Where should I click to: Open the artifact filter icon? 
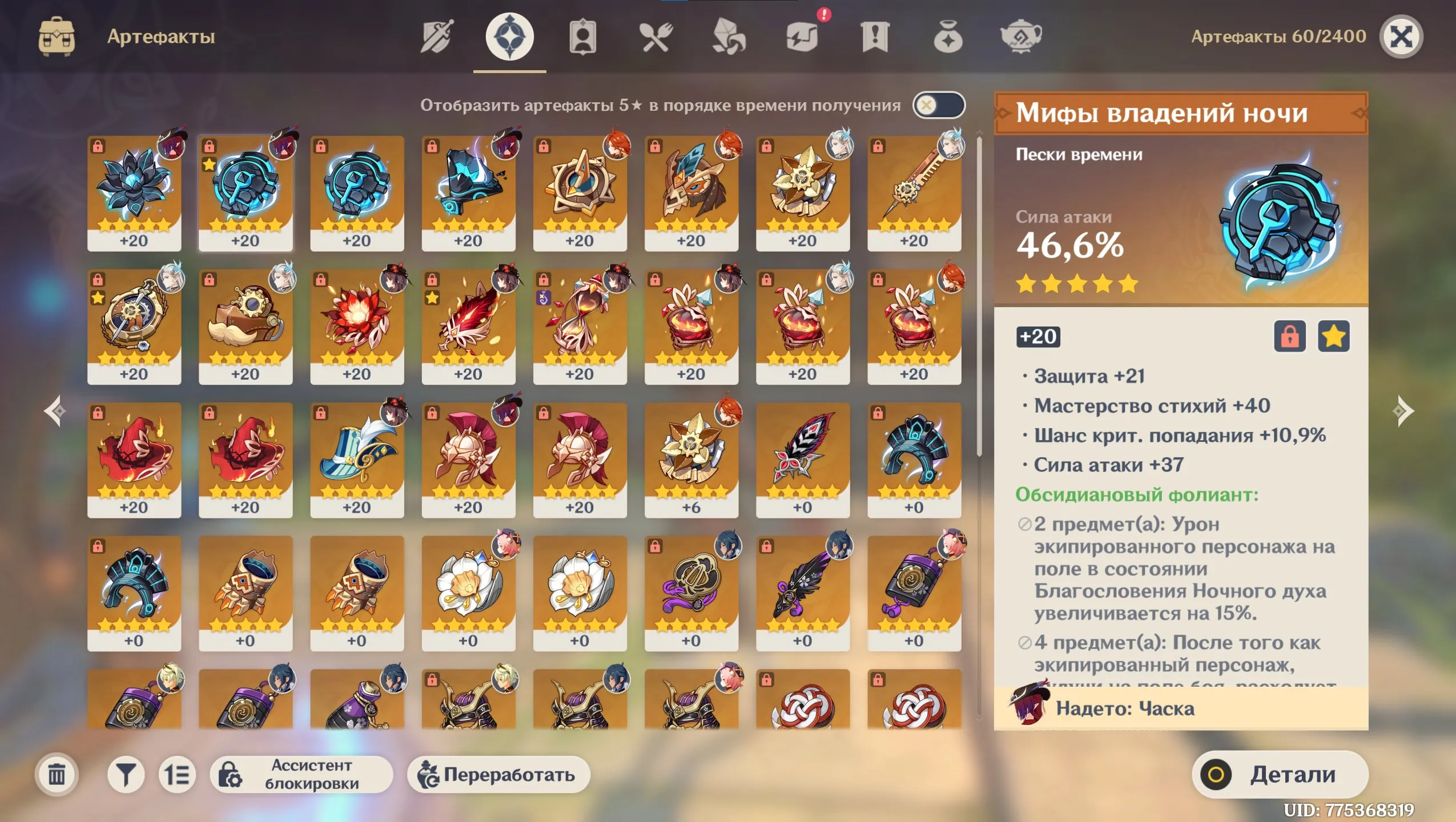click(x=127, y=775)
